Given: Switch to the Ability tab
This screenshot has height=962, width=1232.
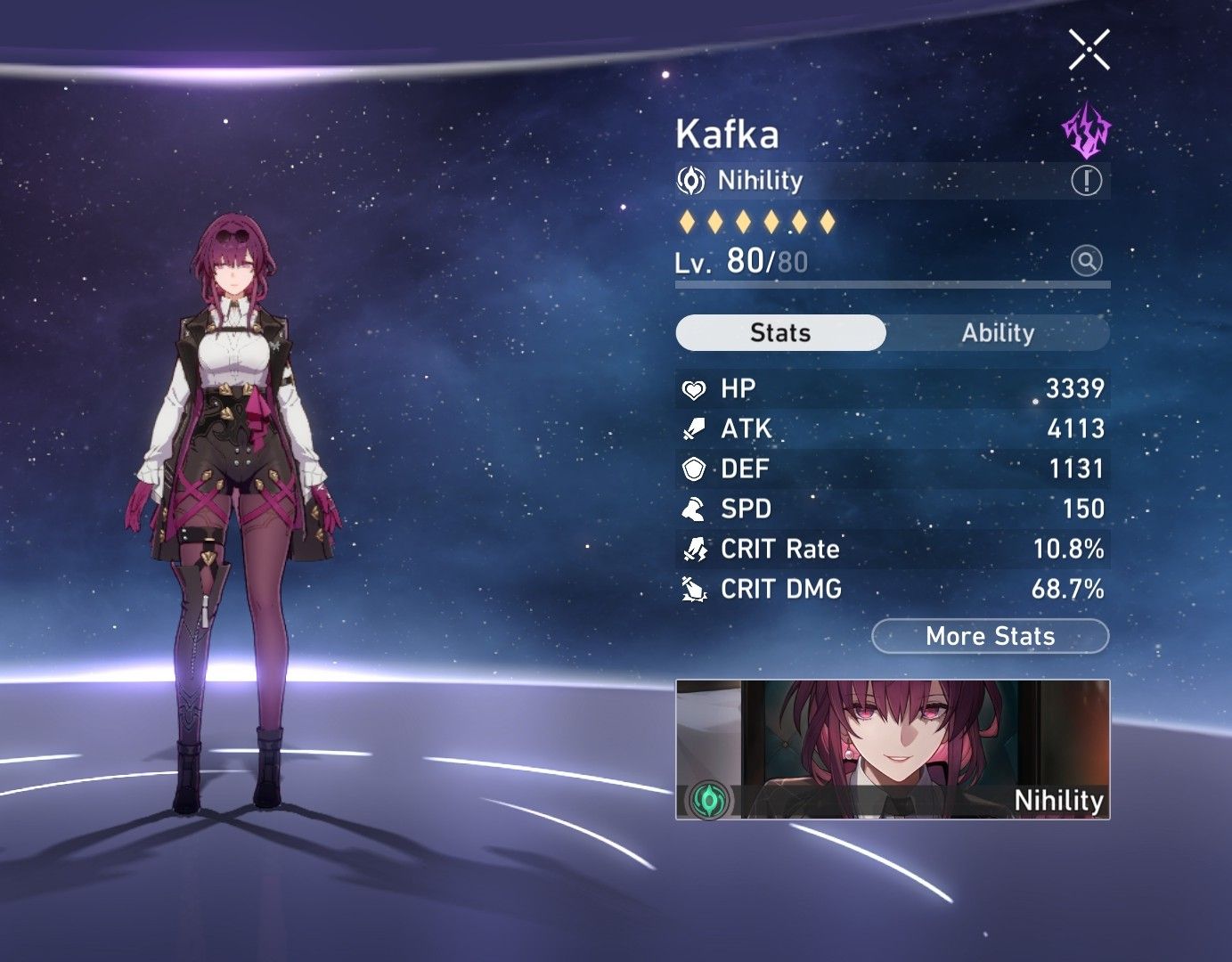Looking at the screenshot, I should 998,333.
